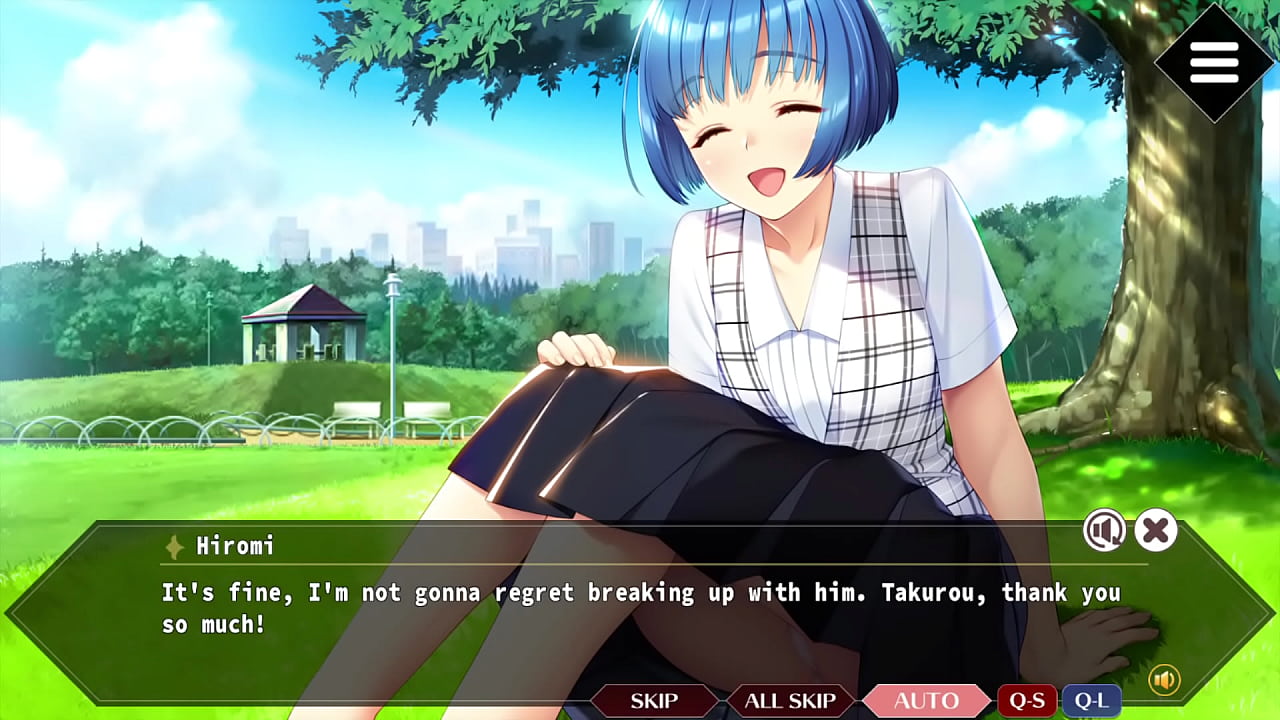Click the SKIP button
1280x720 pixels.
pyautogui.click(x=653, y=701)
